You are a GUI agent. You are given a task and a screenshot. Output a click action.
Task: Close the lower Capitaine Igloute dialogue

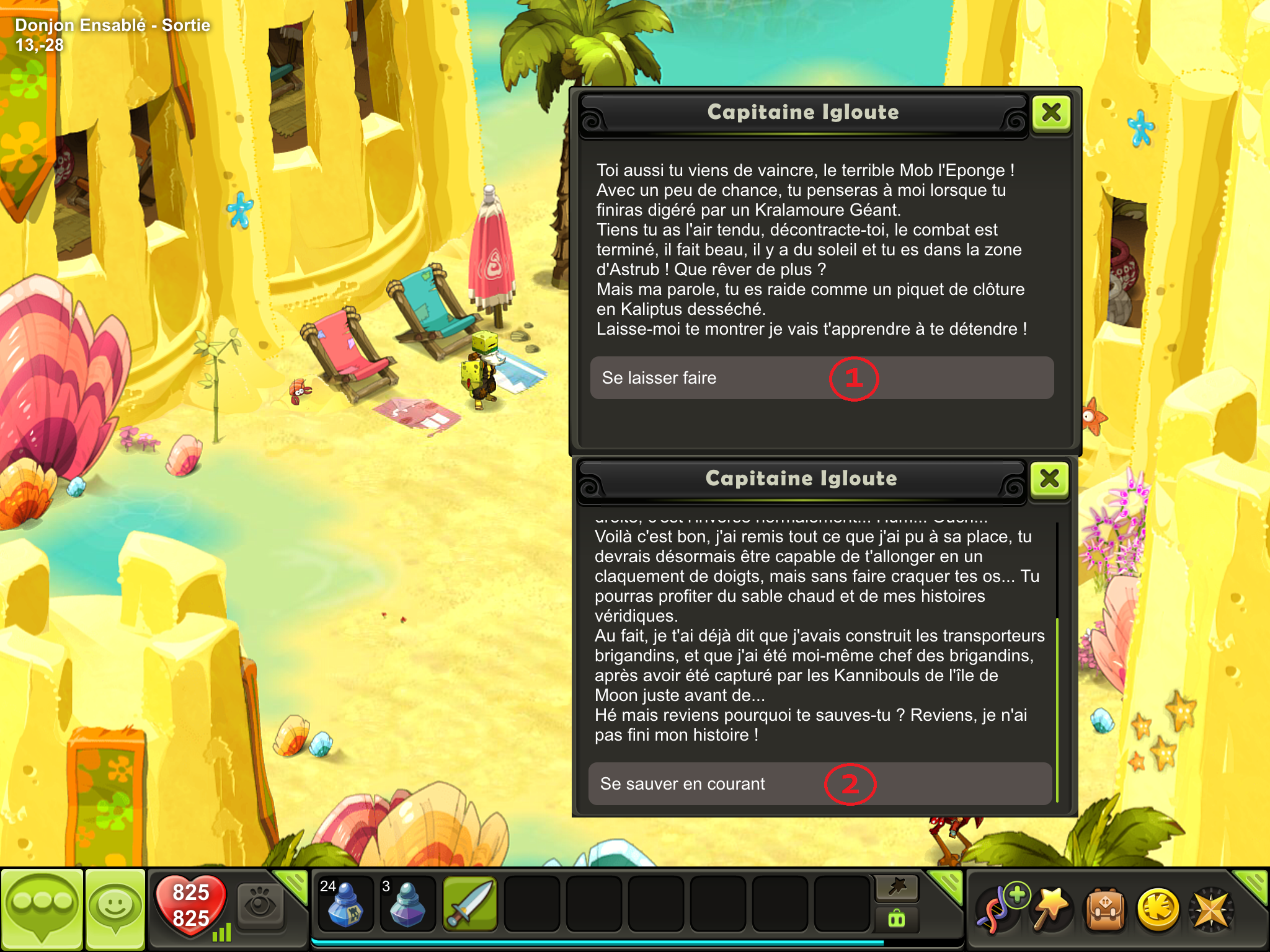(1049, 479)
